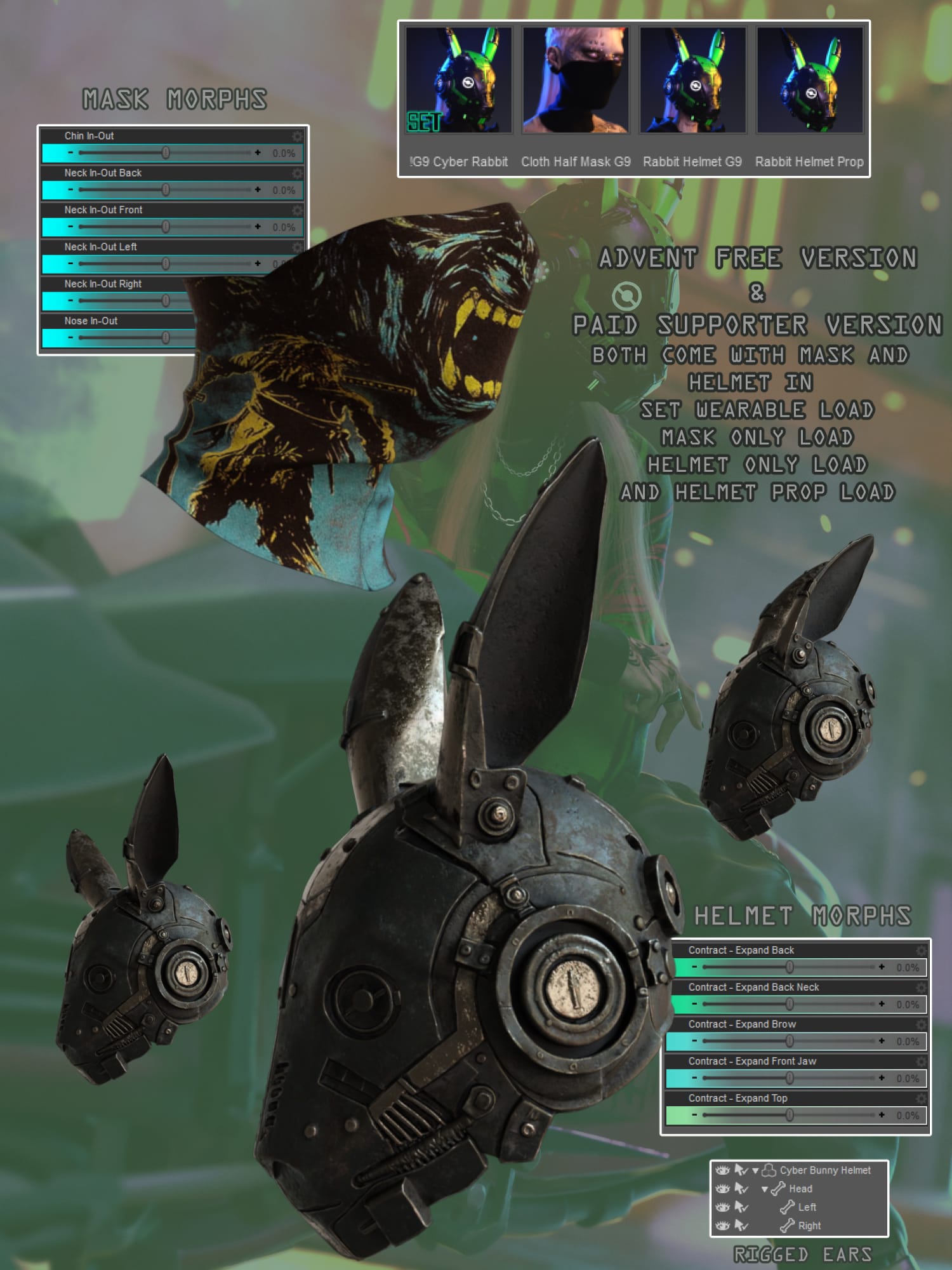Select Cyber Bunny Helmet in the scene tree

pos(824,1170)
